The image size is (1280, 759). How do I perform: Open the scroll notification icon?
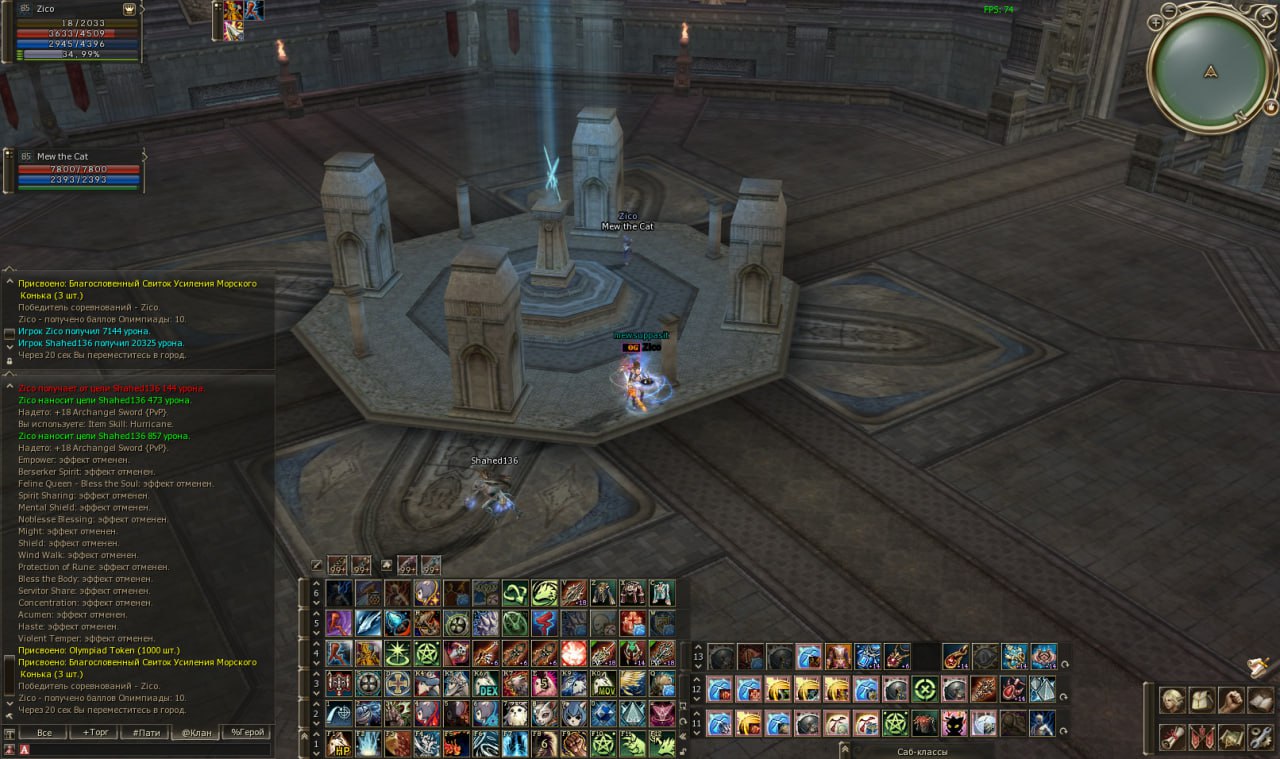(1258, 666)
